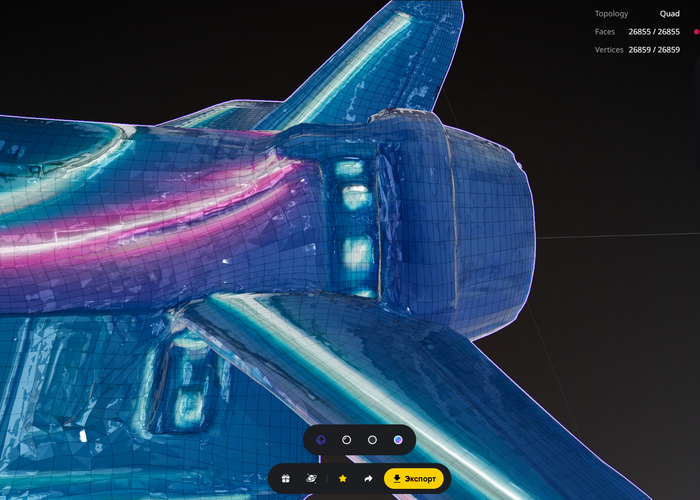Screen dimensions: 700x500
Task: Open the planet icon tool
Action: (x=311, y=479)
